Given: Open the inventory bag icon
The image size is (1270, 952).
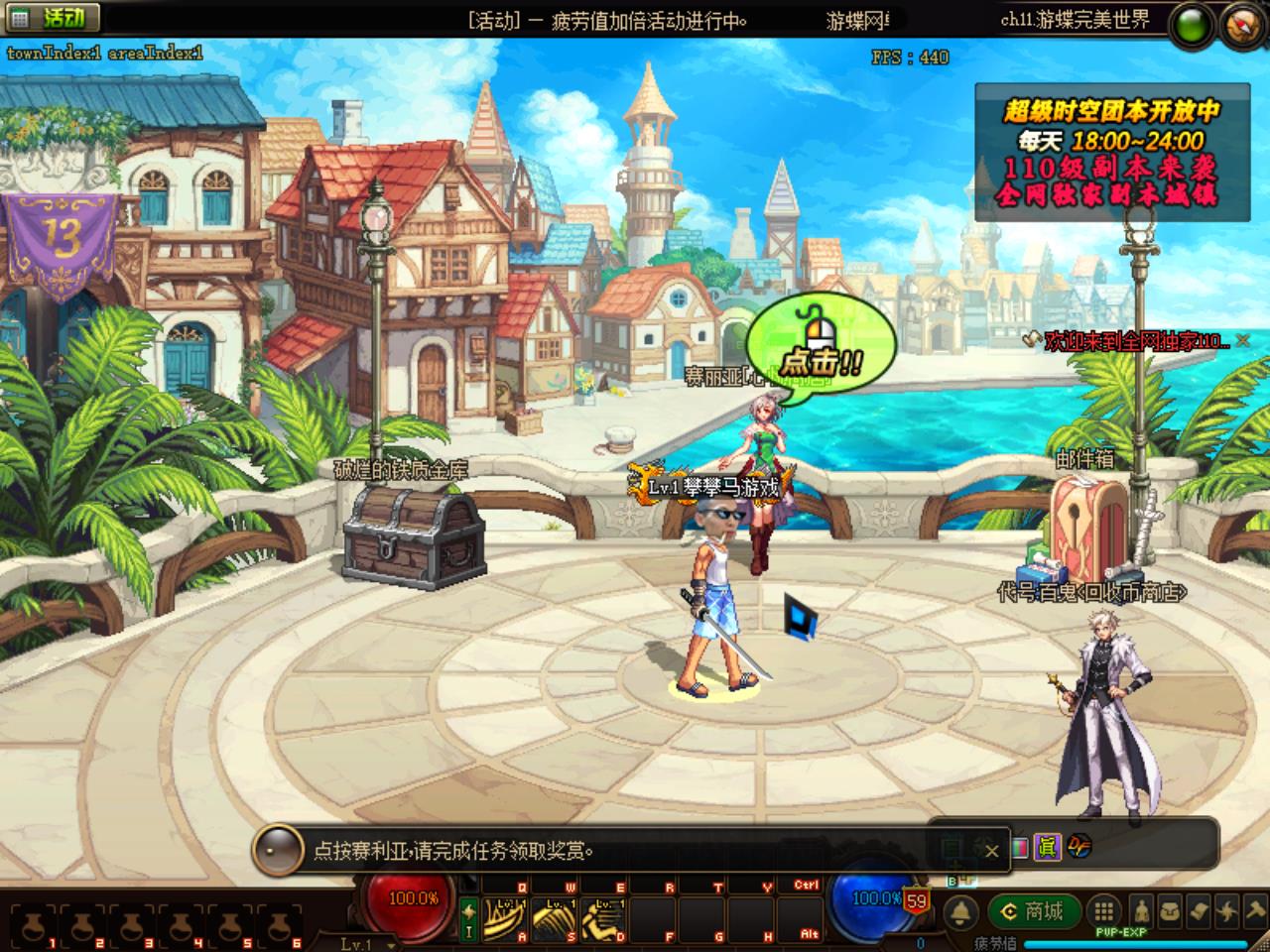Looking at the screenshot, I should point(1171,911).
